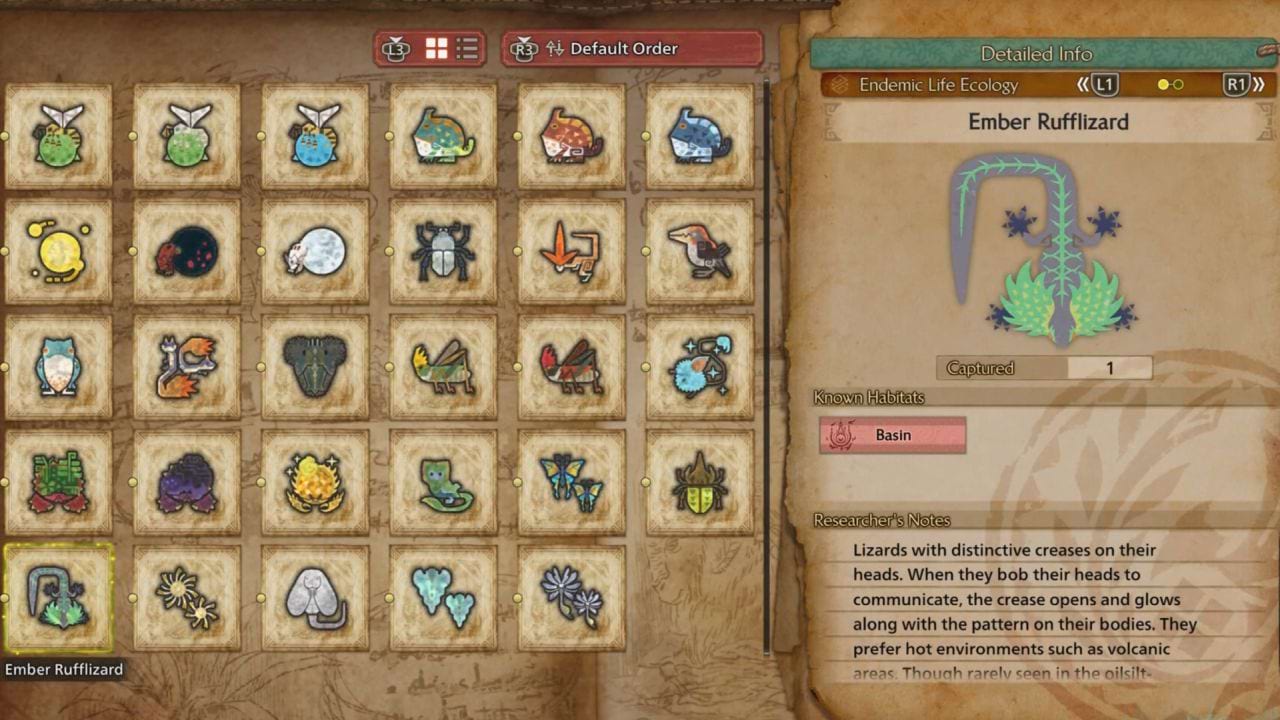Choose the orange gecko tile
The width and height of the screenshot is (1280, 720).
[x=571, y=251]
